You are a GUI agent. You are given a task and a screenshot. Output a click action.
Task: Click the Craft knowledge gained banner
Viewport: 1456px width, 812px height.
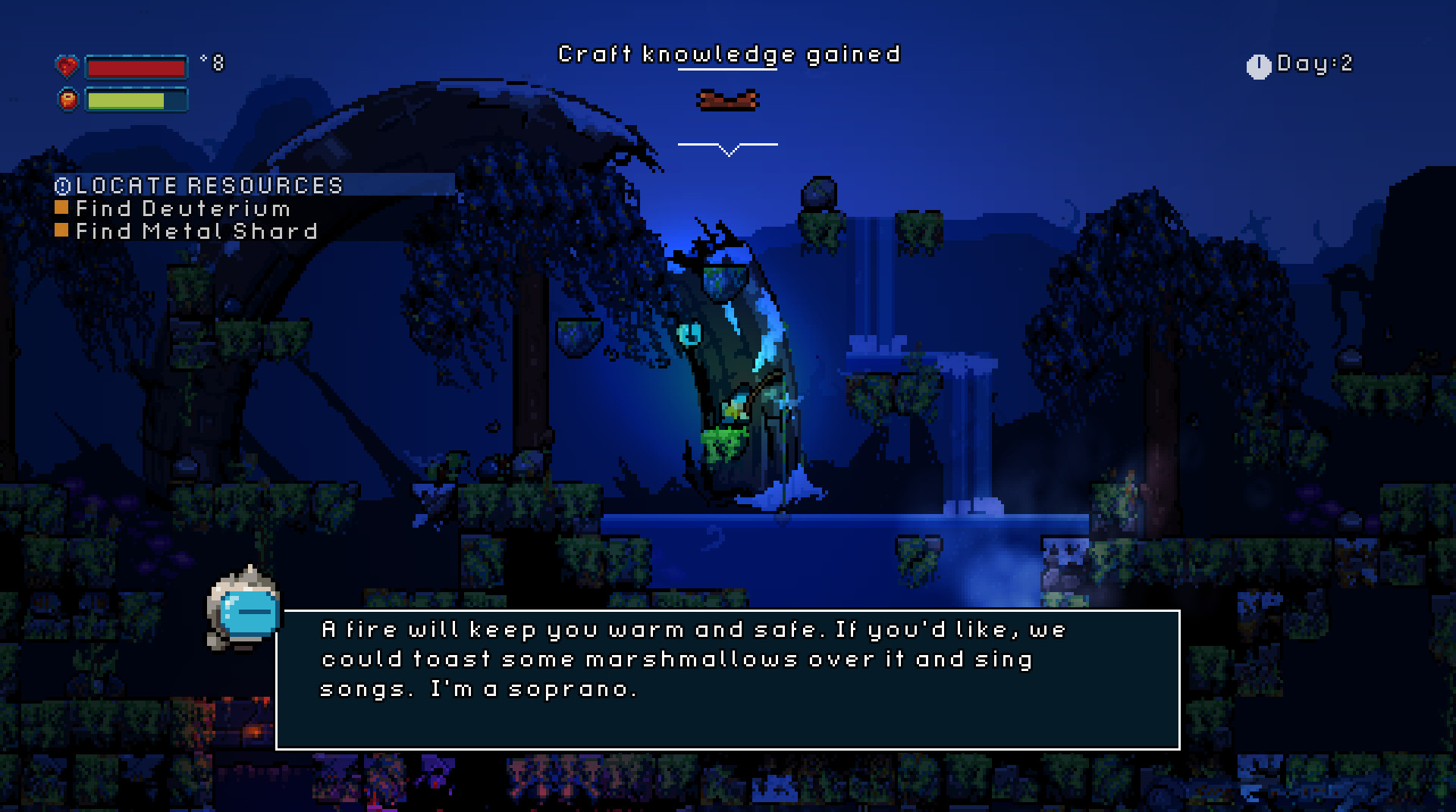(728, 54)
